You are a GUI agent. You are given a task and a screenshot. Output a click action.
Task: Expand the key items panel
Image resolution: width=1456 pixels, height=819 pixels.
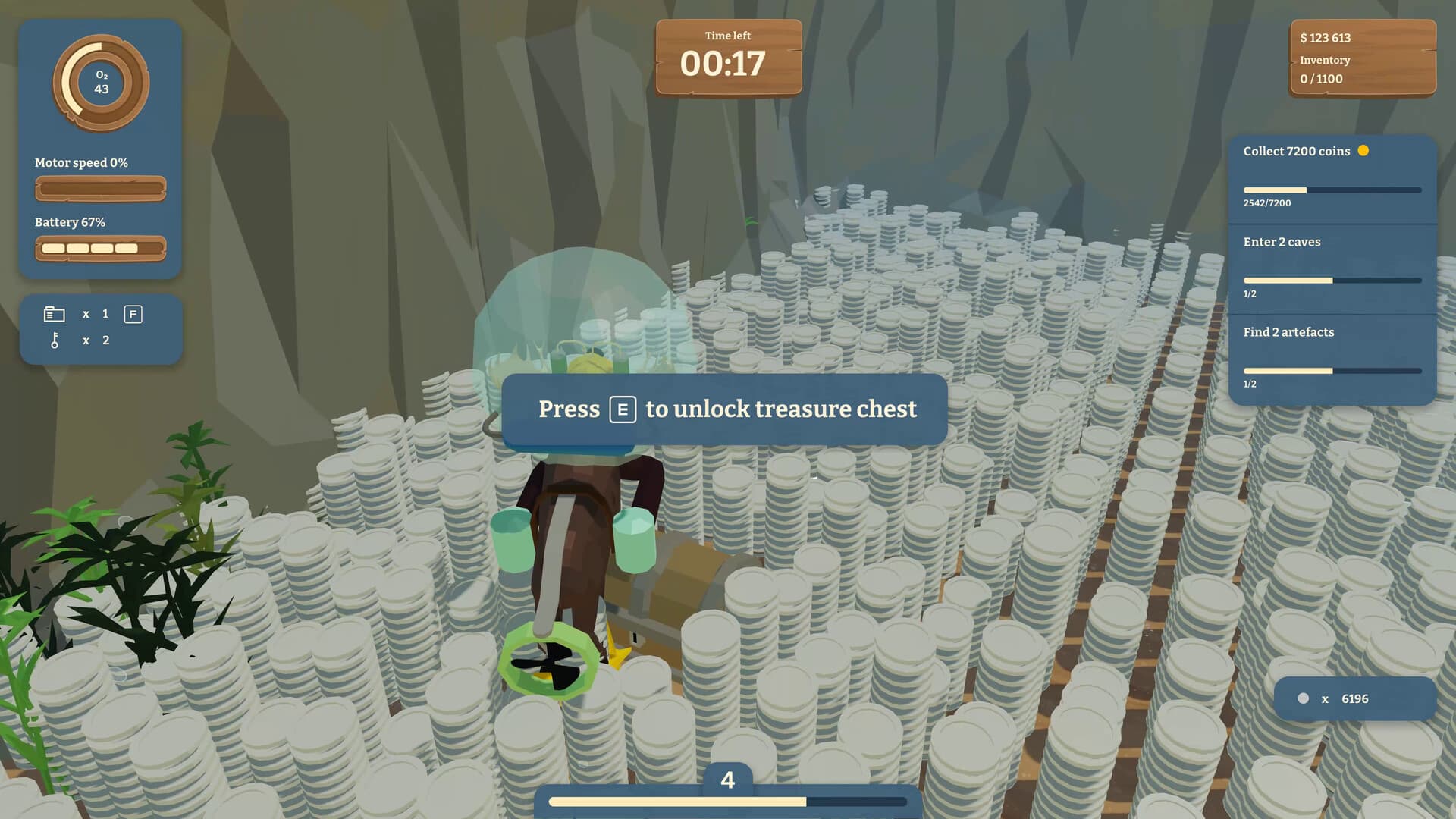click(101, 329)
